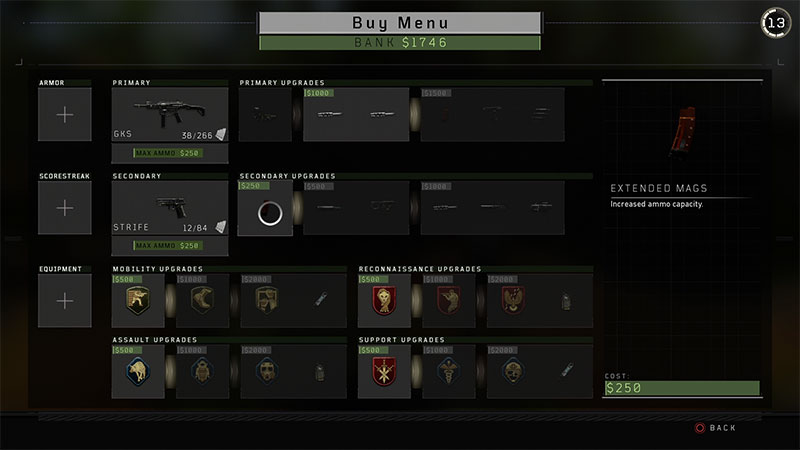Image resolution: width=800 pixels, height=450 pixels.
Task: Open the empty Armor slot
Action: pos(65,115)
